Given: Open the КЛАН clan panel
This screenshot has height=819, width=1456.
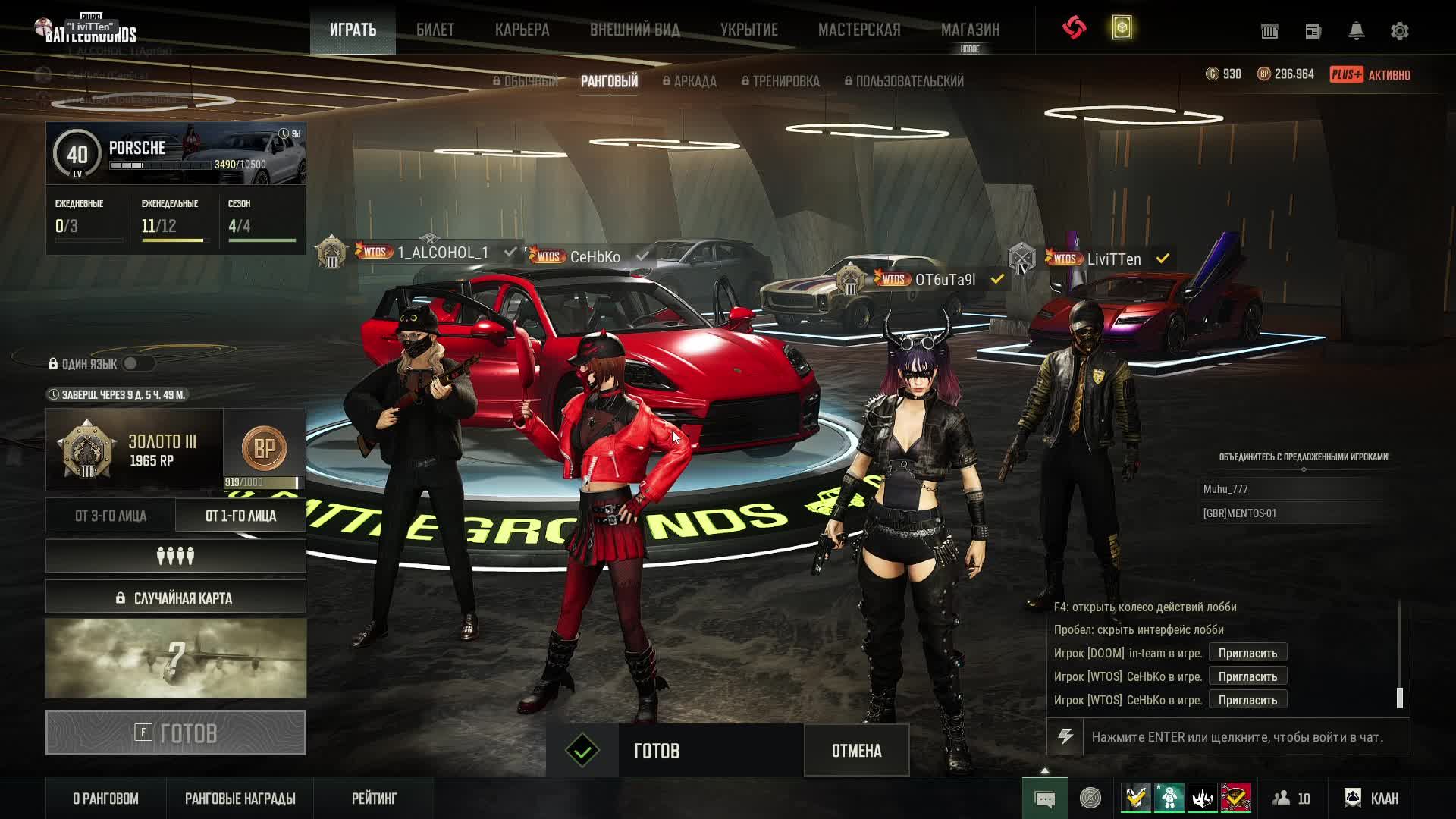Looking at the screenshot, I should point(1372,799).
